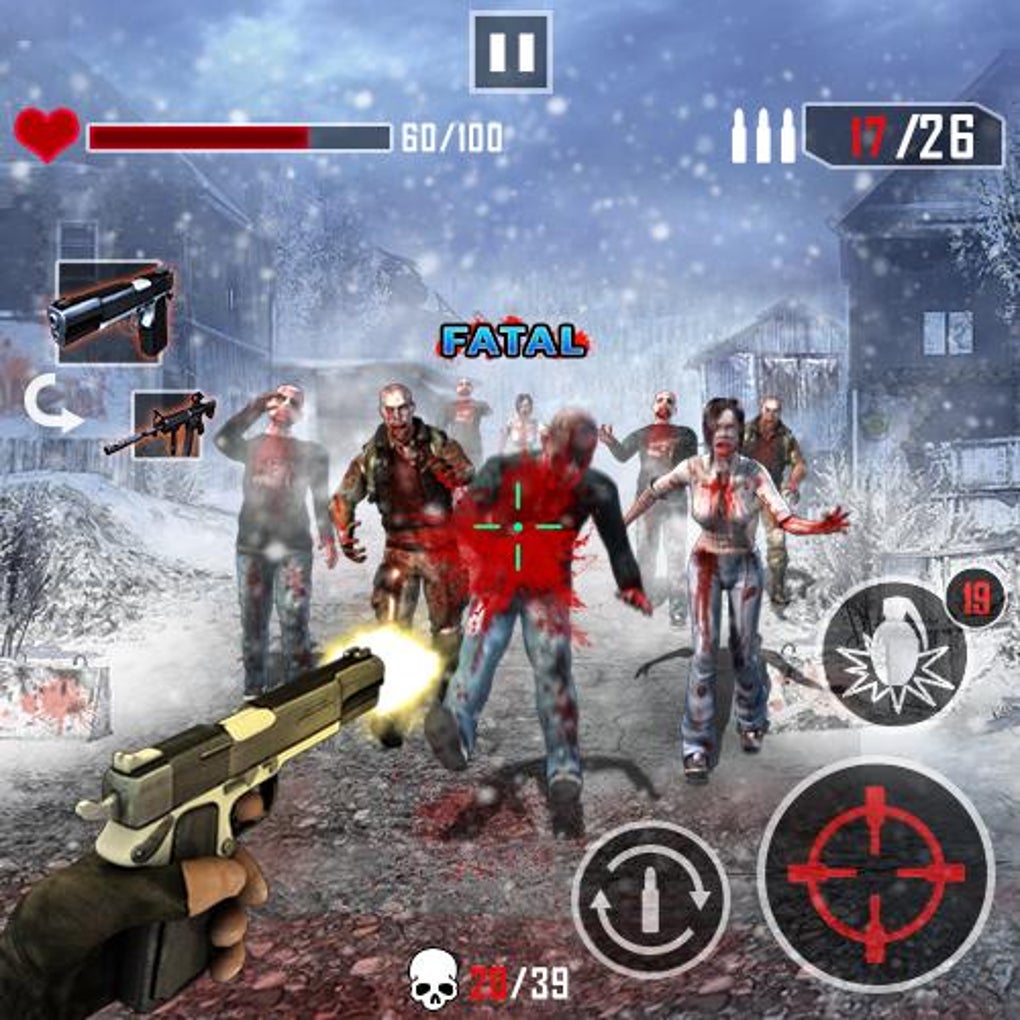Reload the weapon with the bullet reload button
The width and height of the screenshot is (1020, 1020).
[650, 898]
